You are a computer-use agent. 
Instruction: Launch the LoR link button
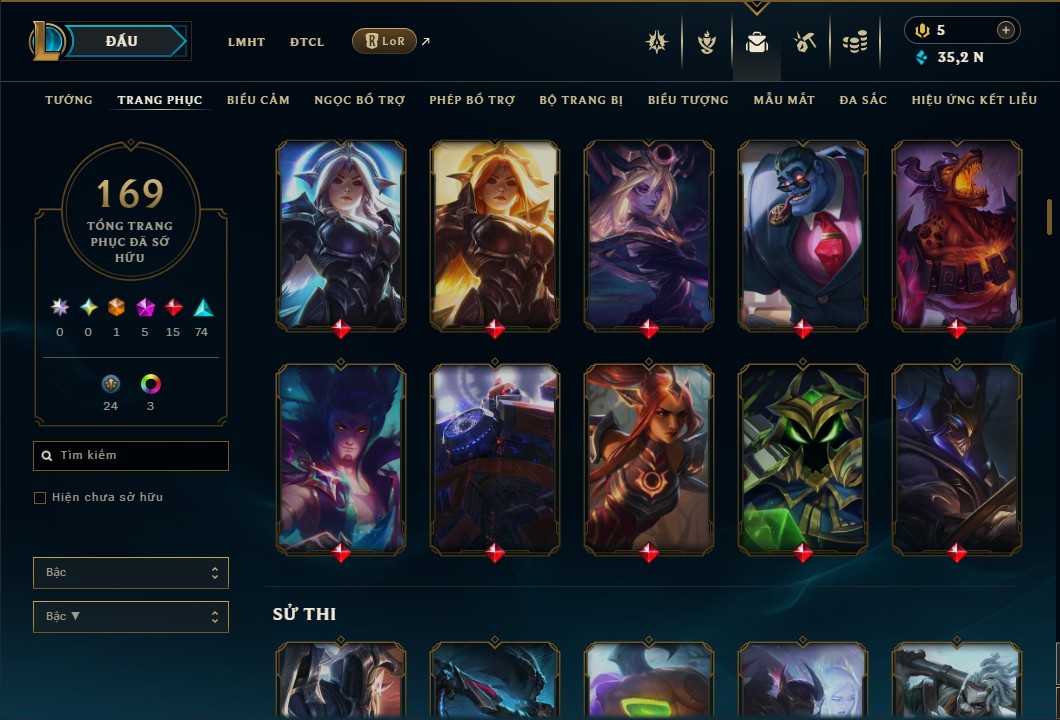384,41
